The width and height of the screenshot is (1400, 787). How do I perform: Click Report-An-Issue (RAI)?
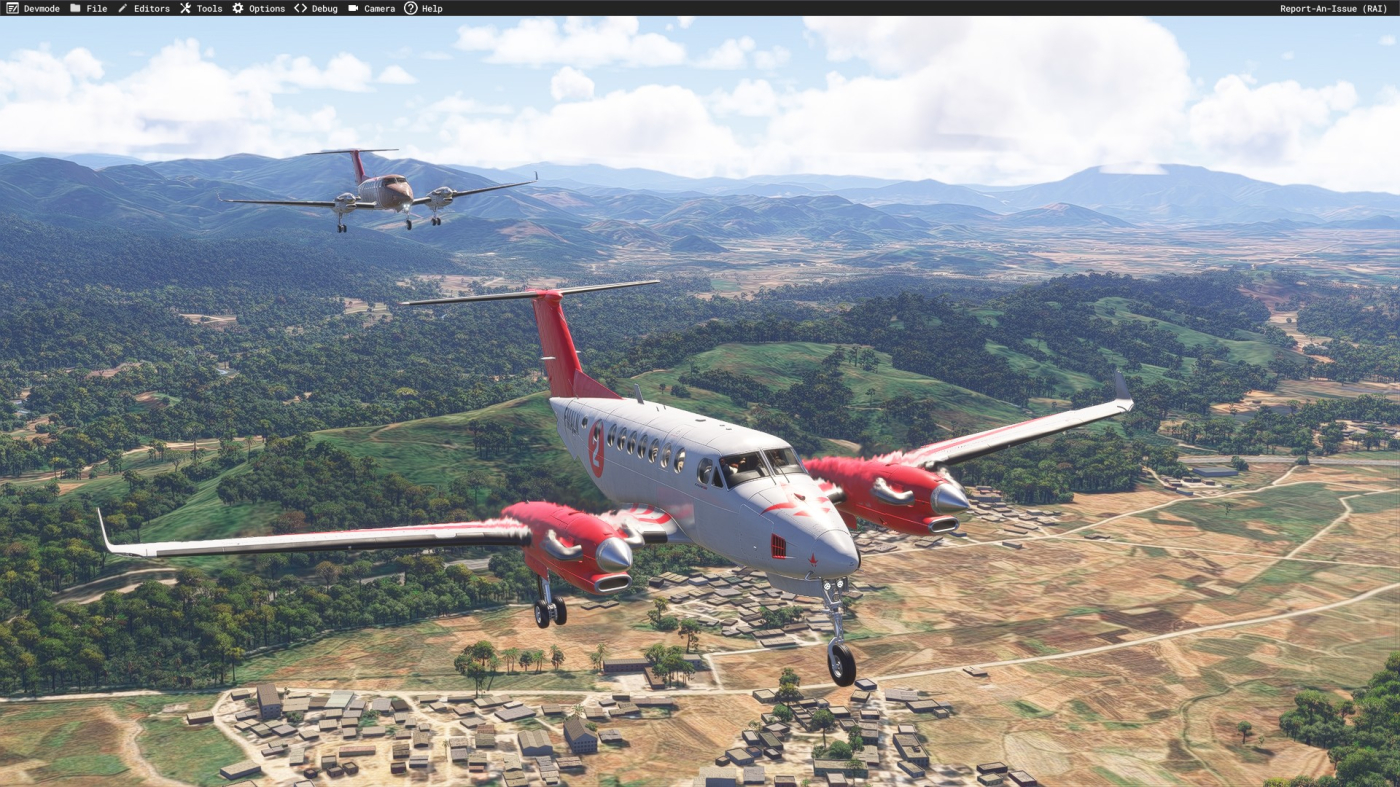[x=1333, y=8]
